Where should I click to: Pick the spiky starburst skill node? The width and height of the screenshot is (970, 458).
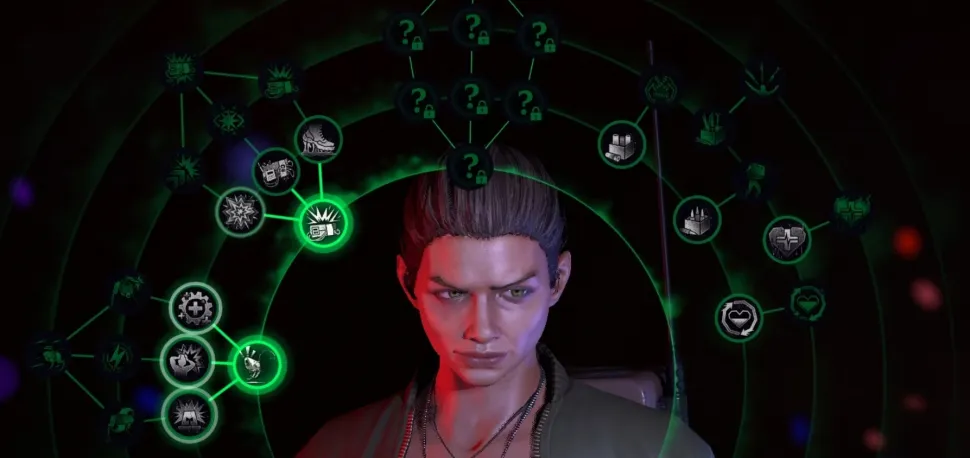pos(241,211)
